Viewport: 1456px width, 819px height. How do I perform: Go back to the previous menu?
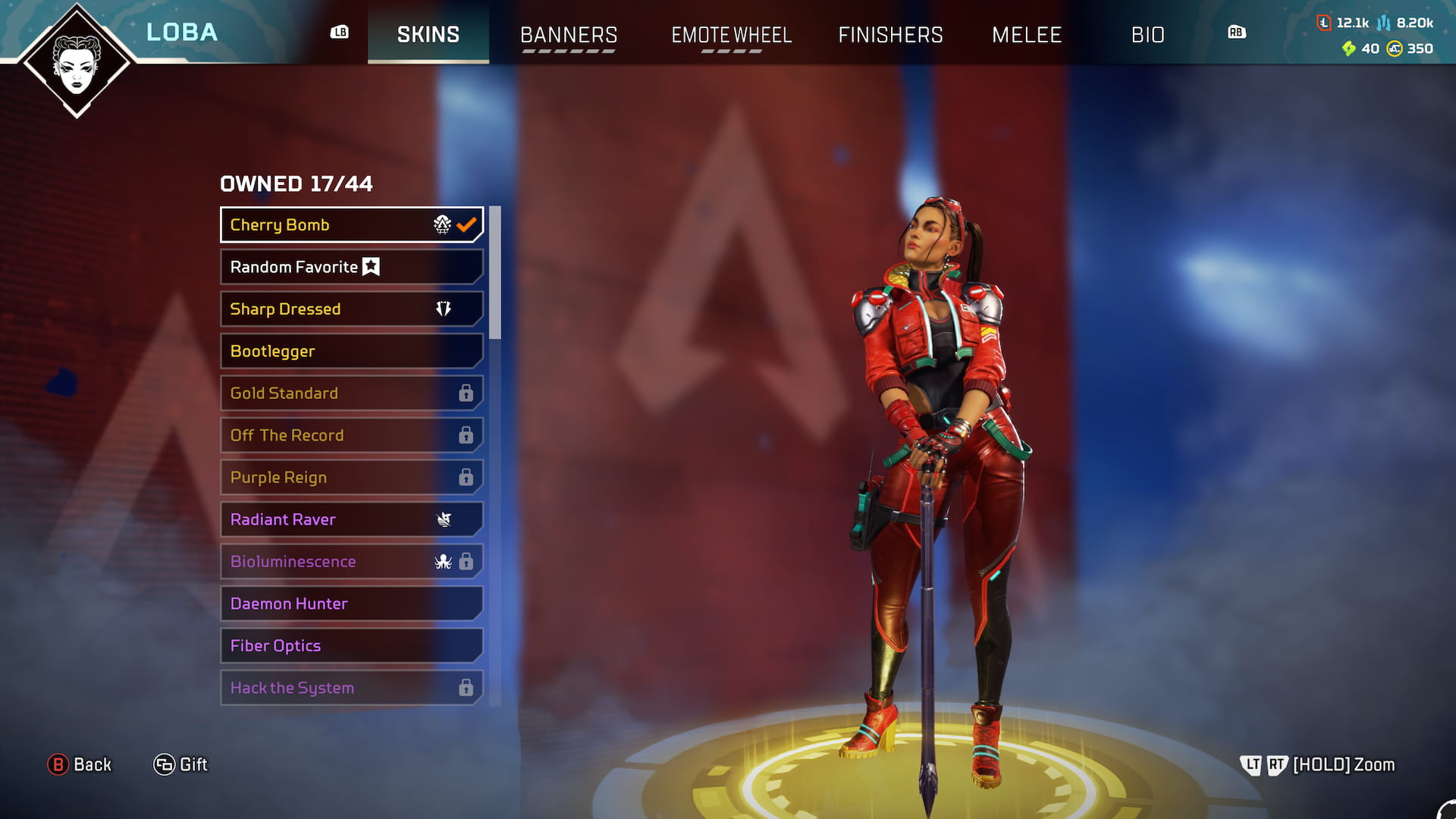(80, 764)
